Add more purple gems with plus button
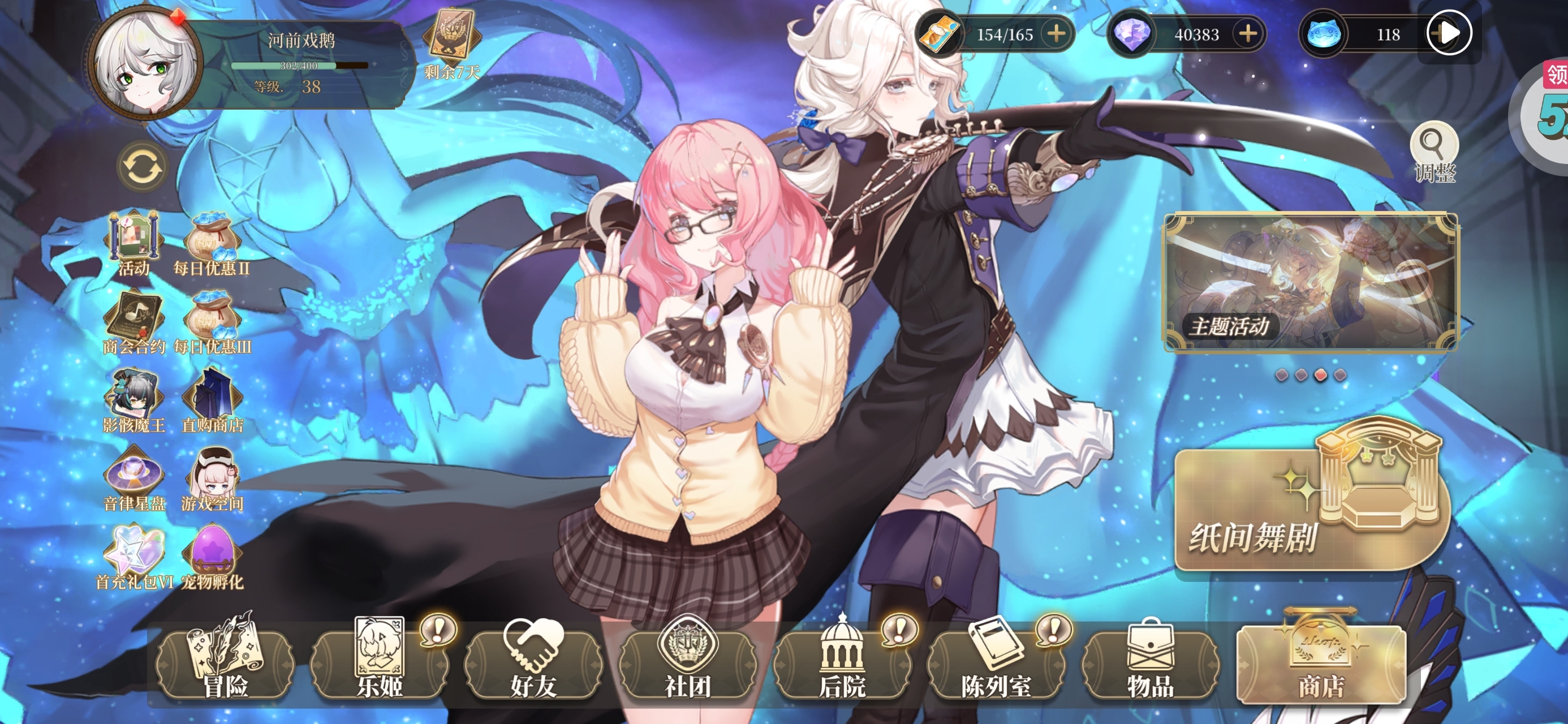1568x724 pixels. (x=1248, y=33)
